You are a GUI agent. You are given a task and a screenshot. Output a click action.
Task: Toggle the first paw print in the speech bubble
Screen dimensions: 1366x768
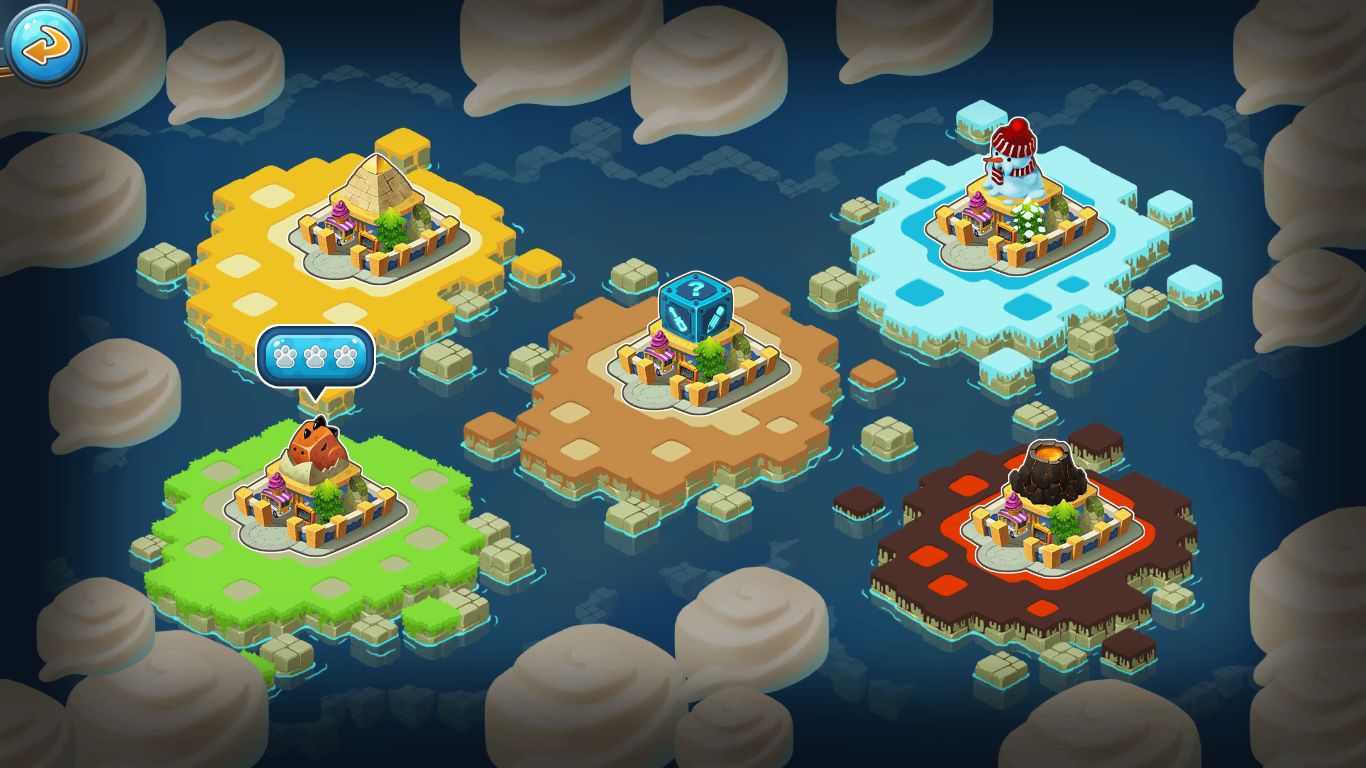pos(285,356)
